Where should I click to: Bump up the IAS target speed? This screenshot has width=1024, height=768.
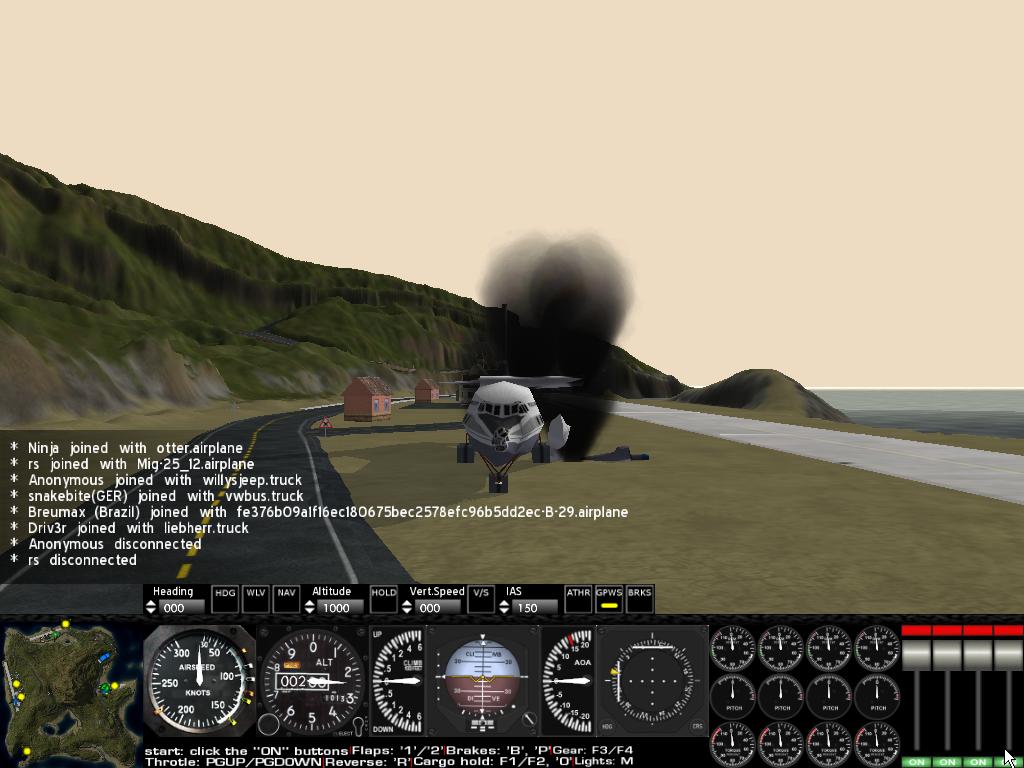(x=504, y=603)
